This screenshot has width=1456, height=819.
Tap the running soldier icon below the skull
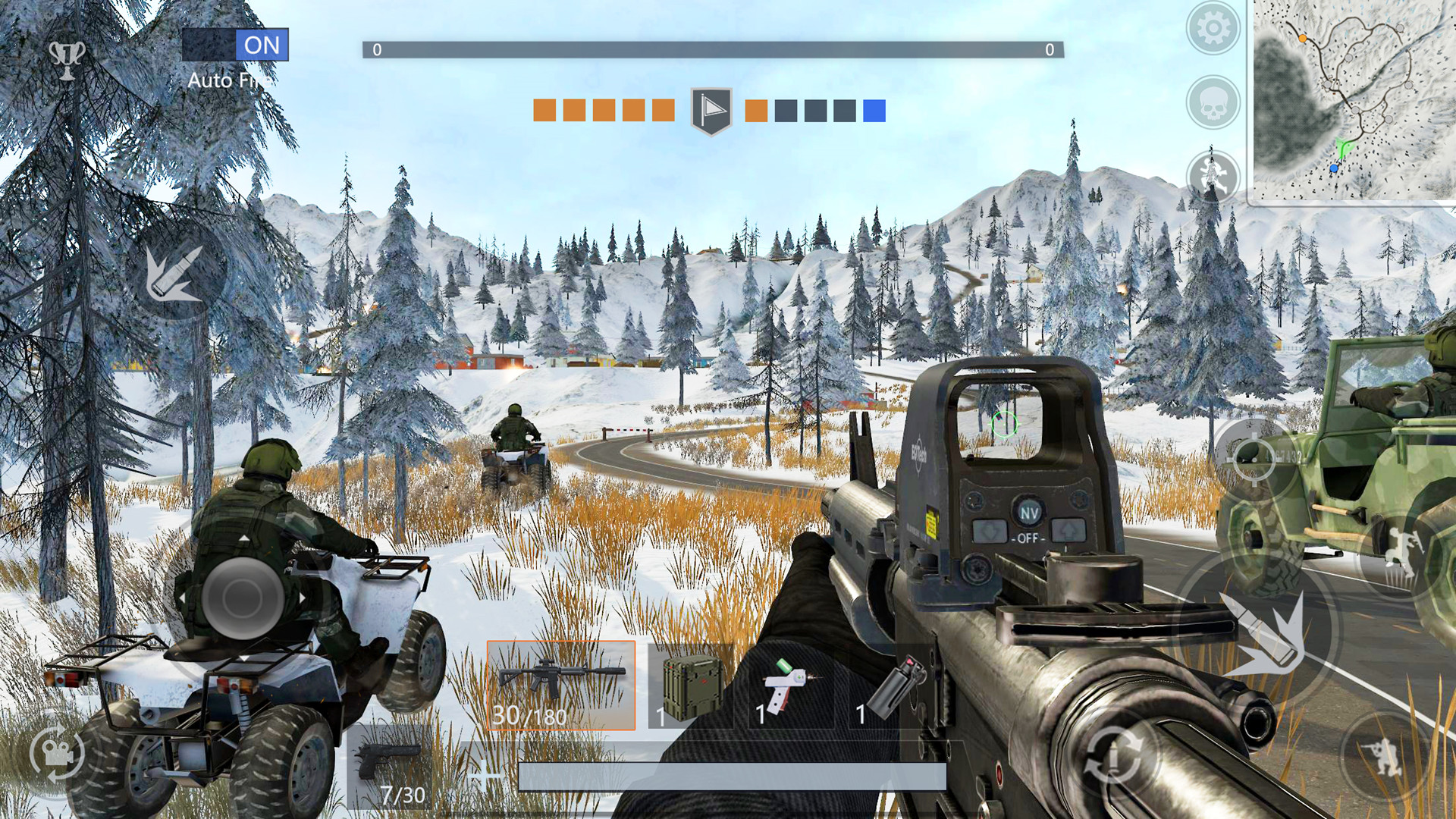[x=1212, y=176]
